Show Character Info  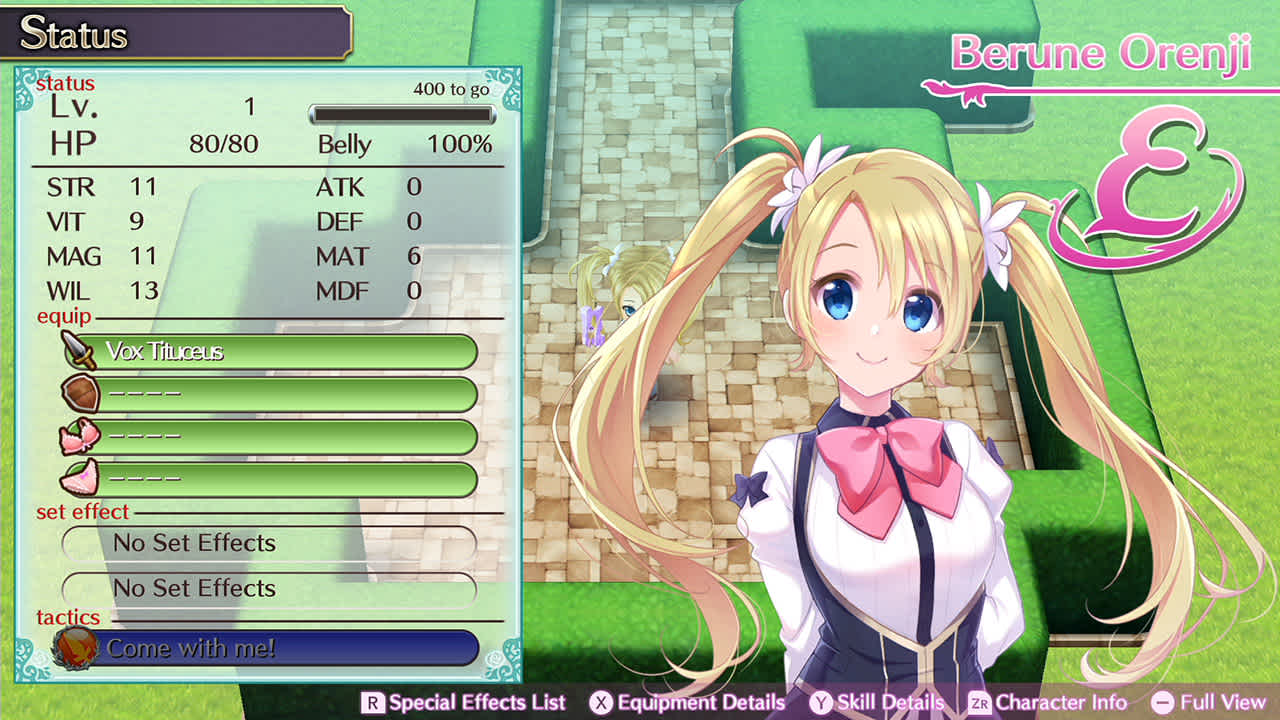pos(1060,702)
